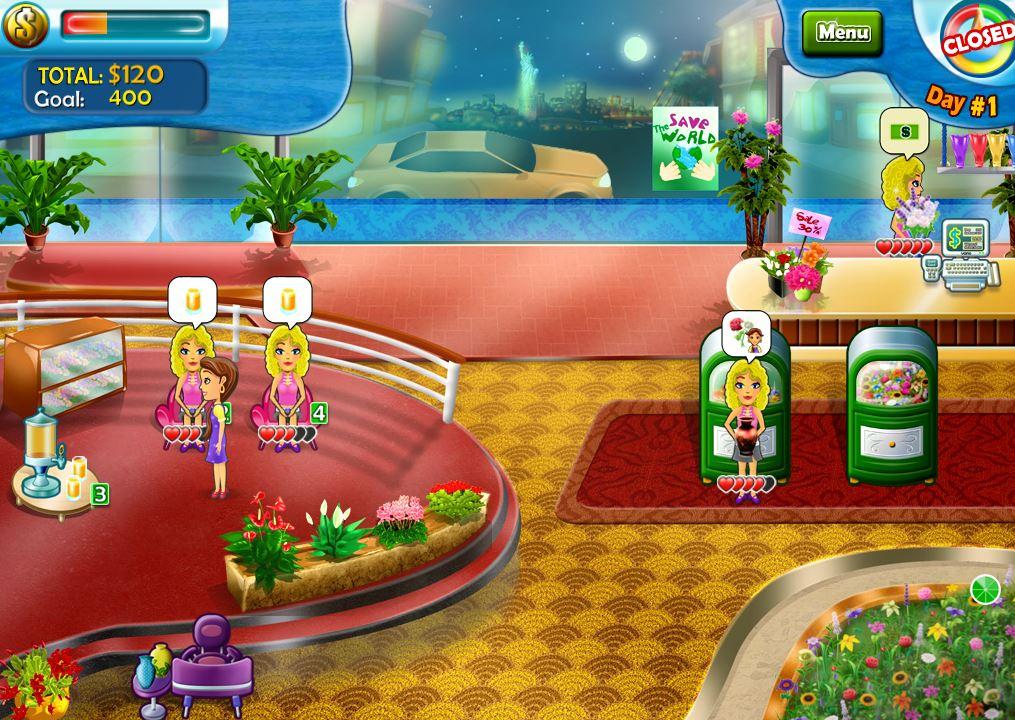This screenshot has height=720, width=1015.
Task: Click the dollar bill payment bubble
Action: [904, 131]
